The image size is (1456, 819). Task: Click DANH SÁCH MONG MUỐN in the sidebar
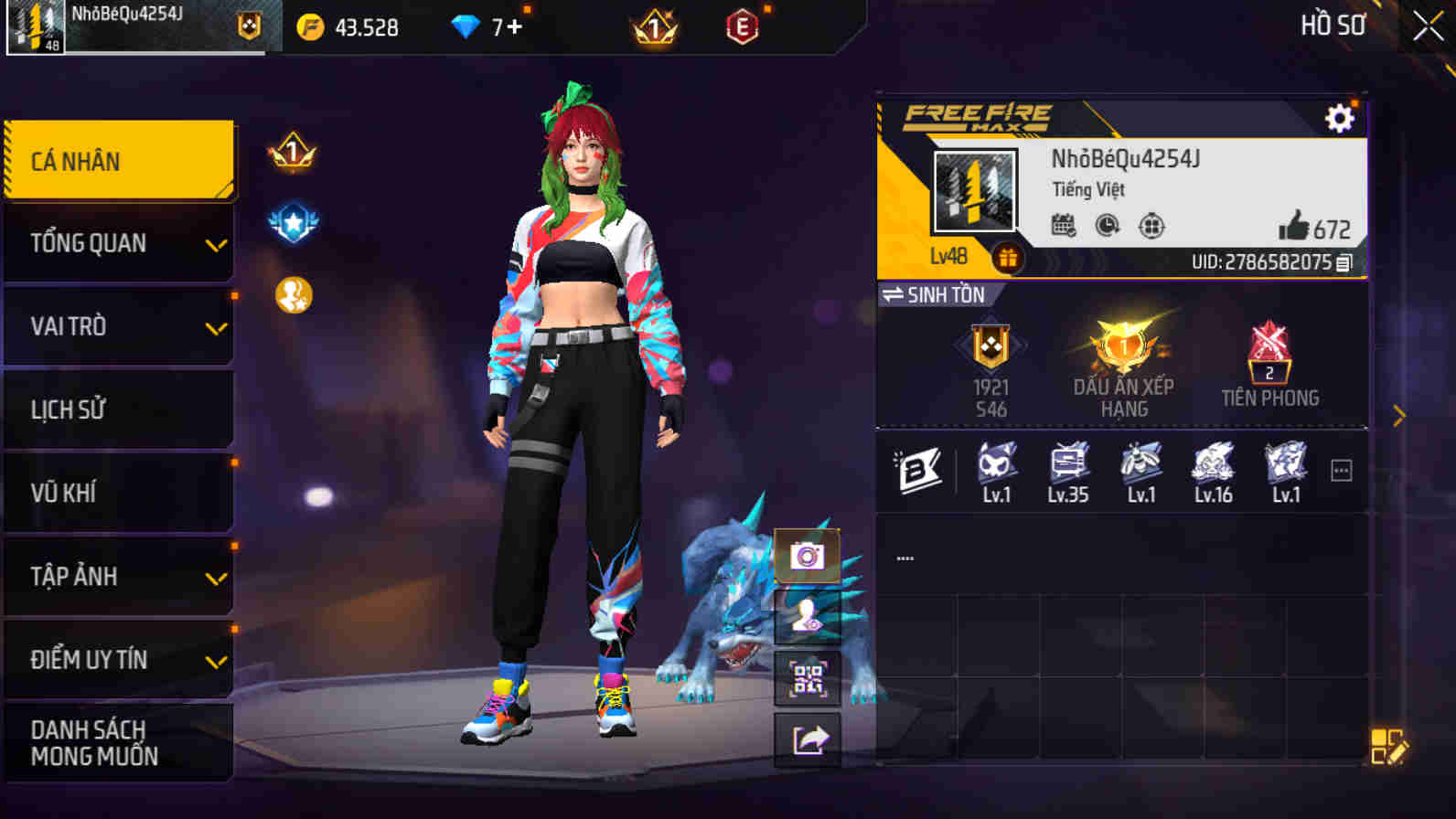point(119,742)
